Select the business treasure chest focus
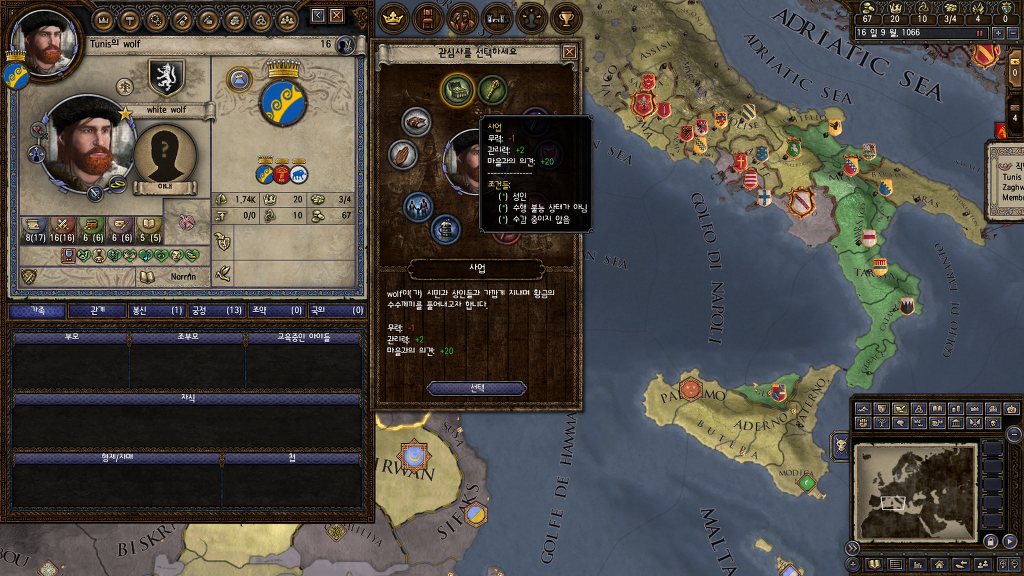 click(457, 89)
